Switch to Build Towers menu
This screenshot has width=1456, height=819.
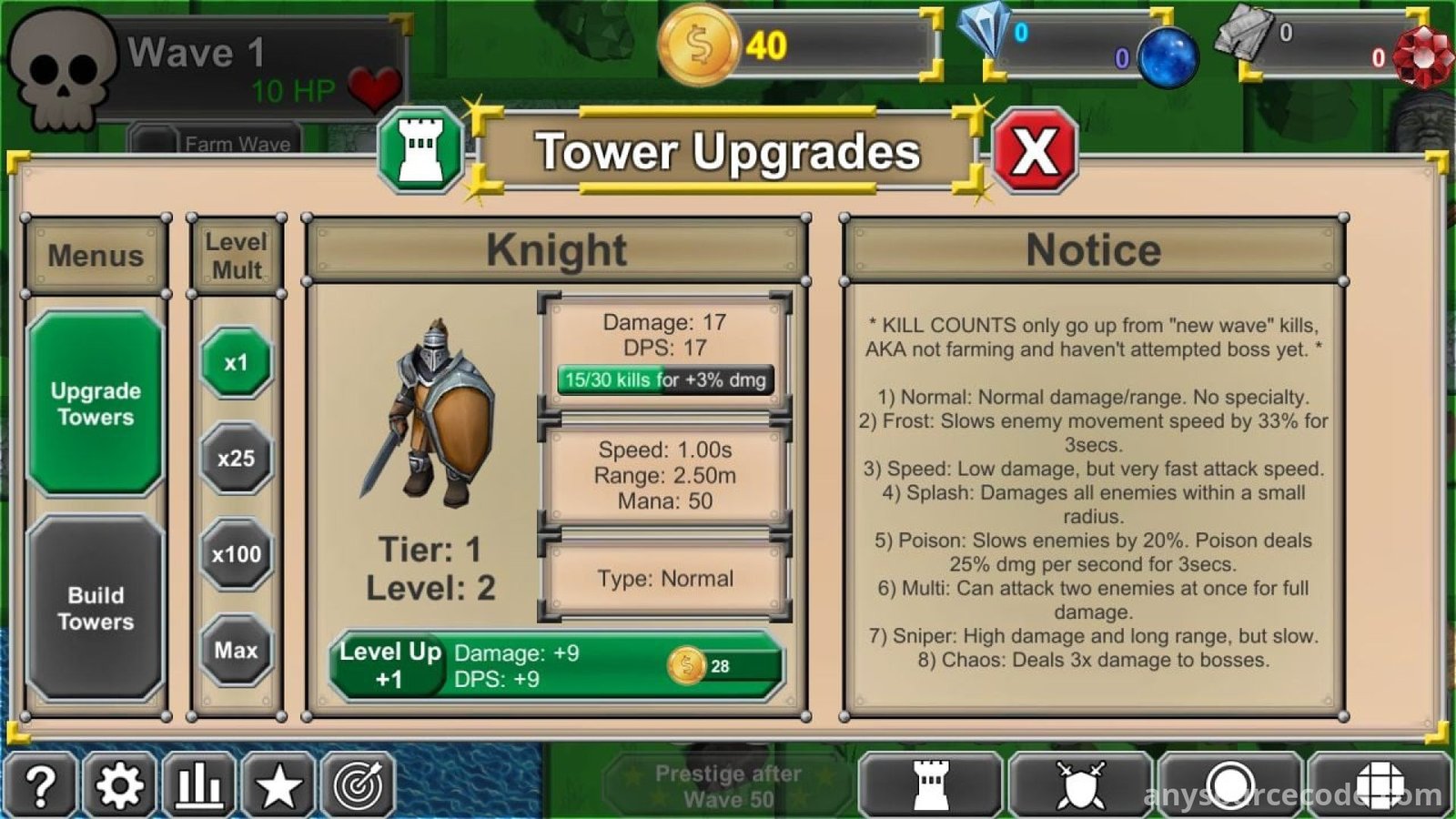(x=96, y=608)
